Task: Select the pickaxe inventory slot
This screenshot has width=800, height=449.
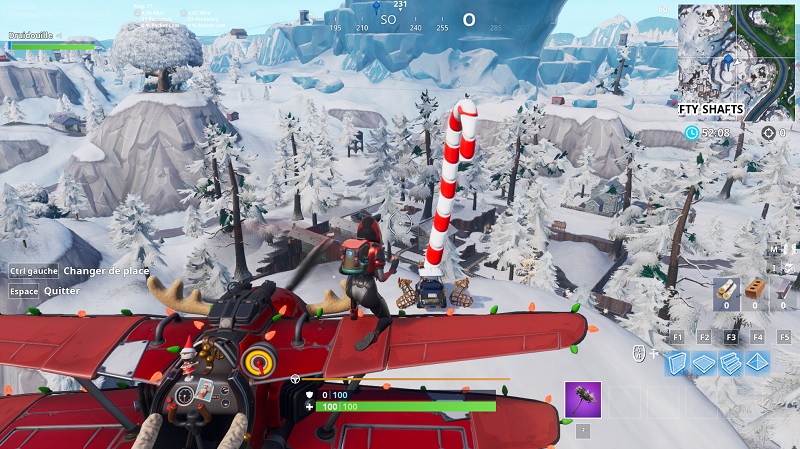Action: coord(581,399)
